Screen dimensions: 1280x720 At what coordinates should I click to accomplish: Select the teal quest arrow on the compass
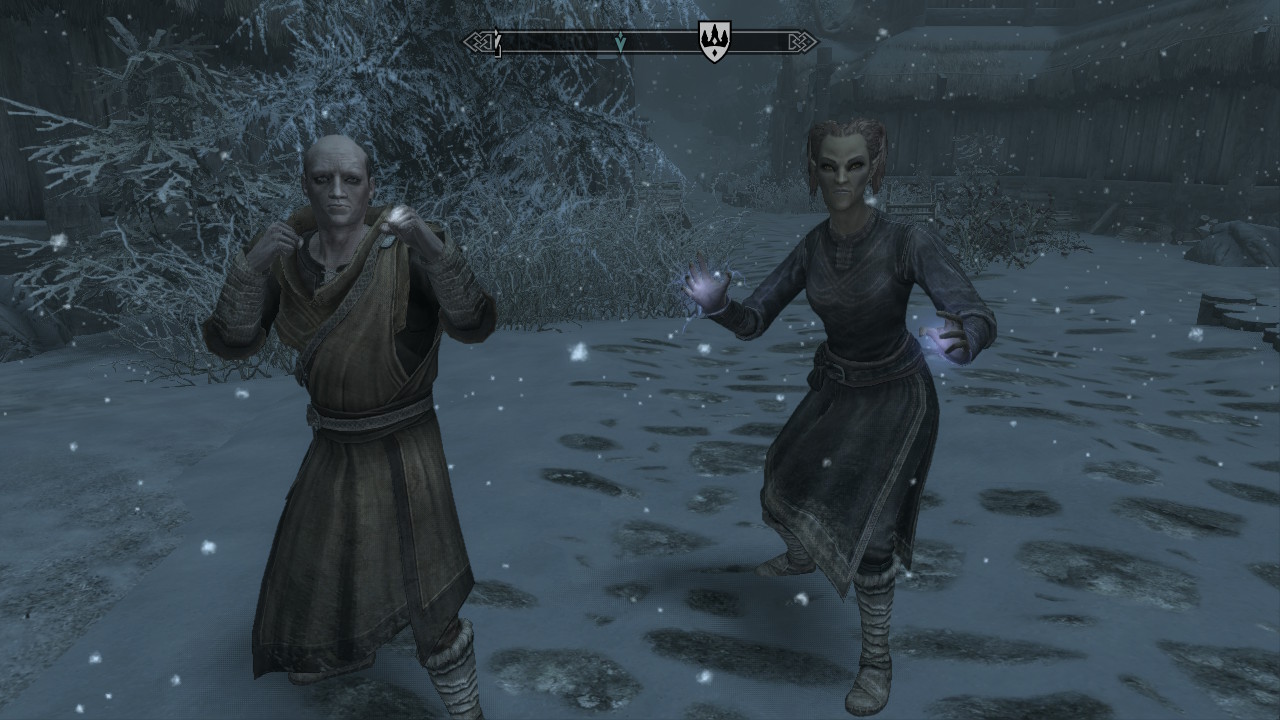(620, 42)
